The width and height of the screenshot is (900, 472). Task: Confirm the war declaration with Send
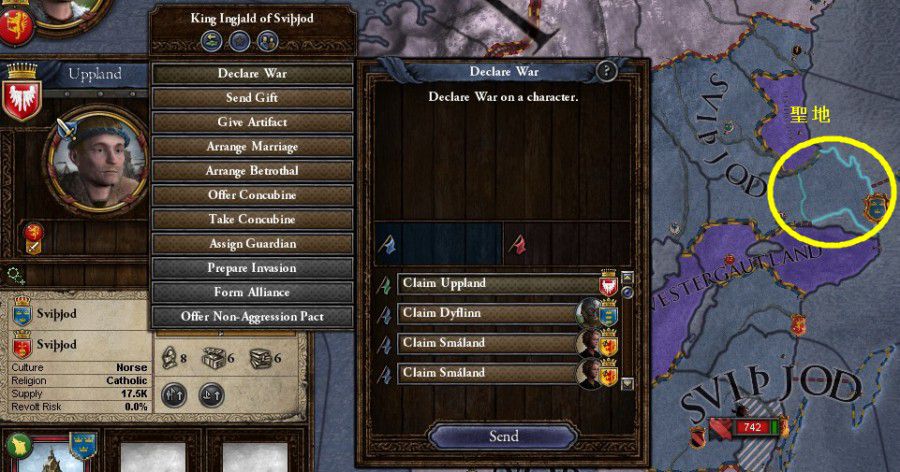503,436
